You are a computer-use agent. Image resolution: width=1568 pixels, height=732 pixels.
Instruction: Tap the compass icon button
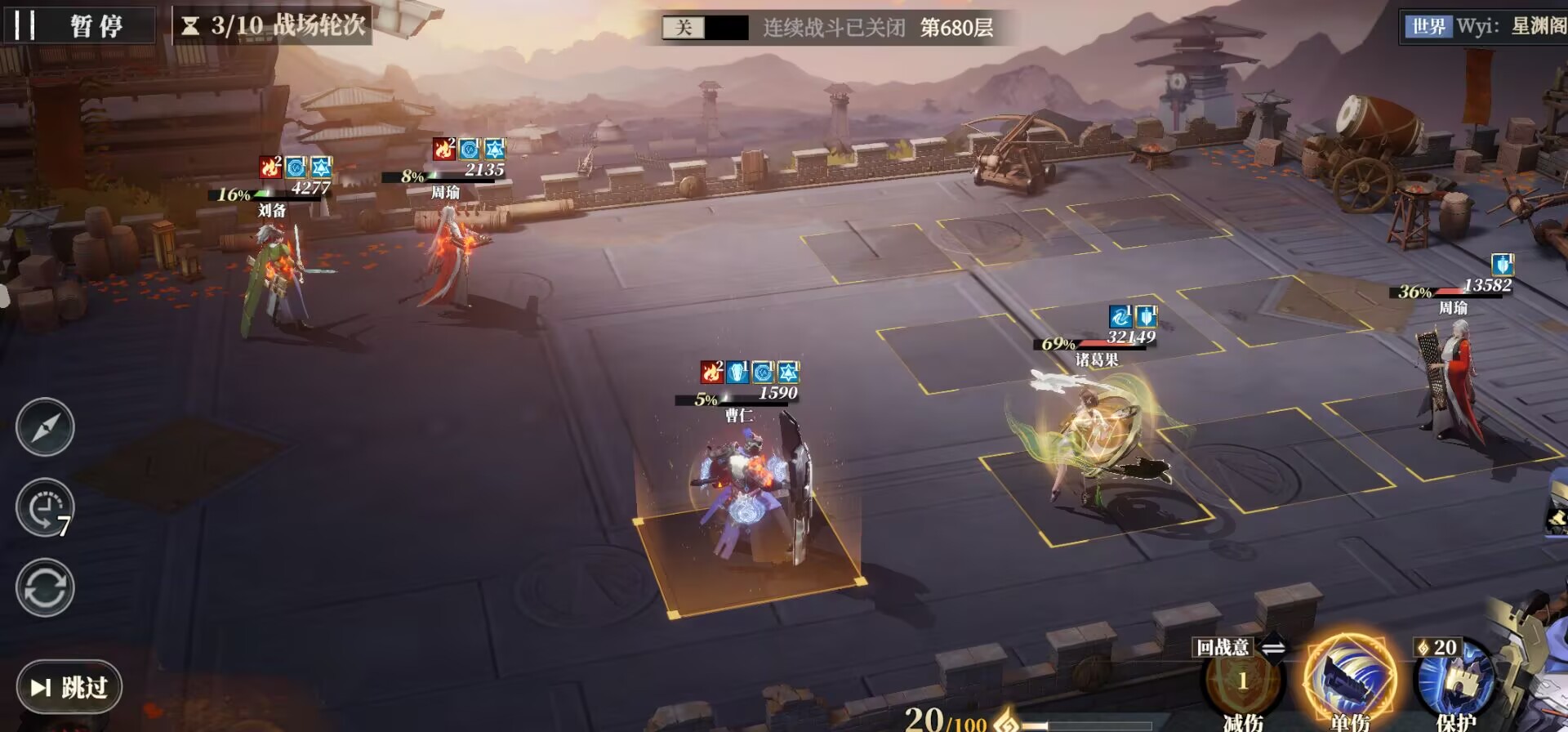[45, 427]
